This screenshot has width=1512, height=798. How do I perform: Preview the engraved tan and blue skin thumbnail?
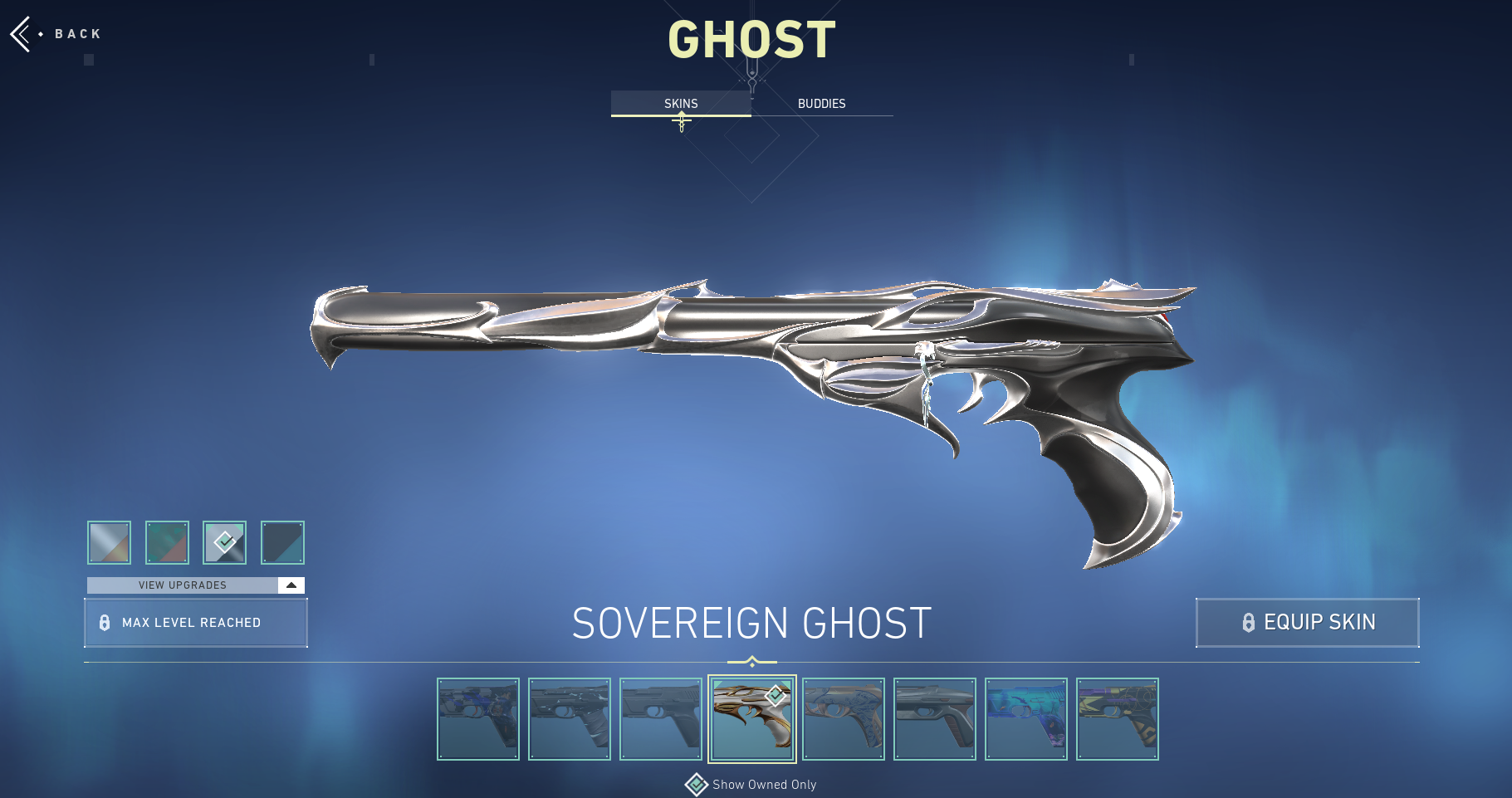click(x=844, y=719)
